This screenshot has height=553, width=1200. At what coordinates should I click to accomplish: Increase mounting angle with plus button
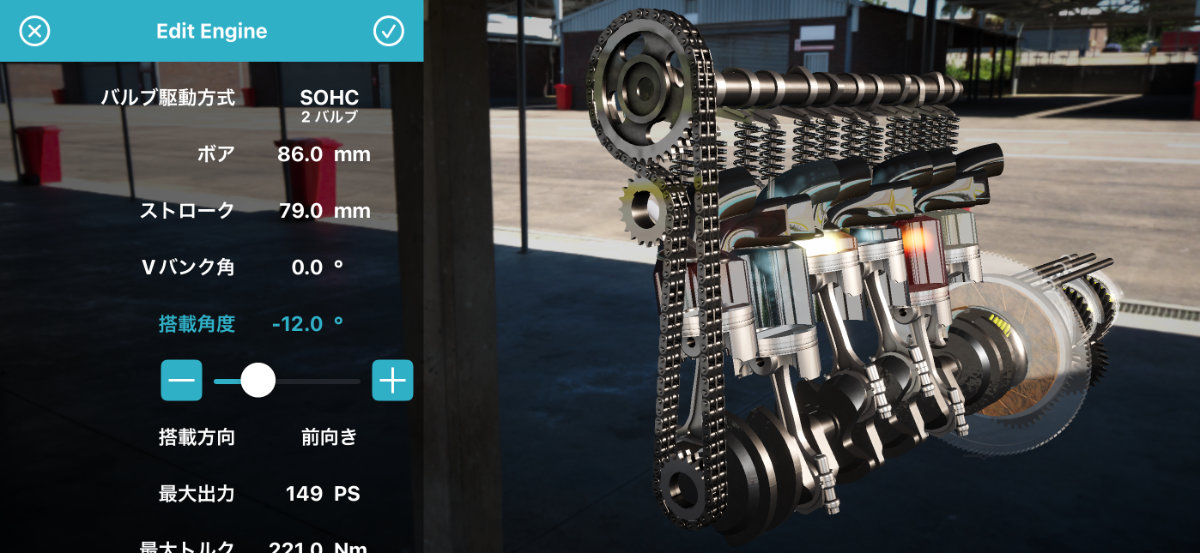pyautogui.click(x=392, y=380)
